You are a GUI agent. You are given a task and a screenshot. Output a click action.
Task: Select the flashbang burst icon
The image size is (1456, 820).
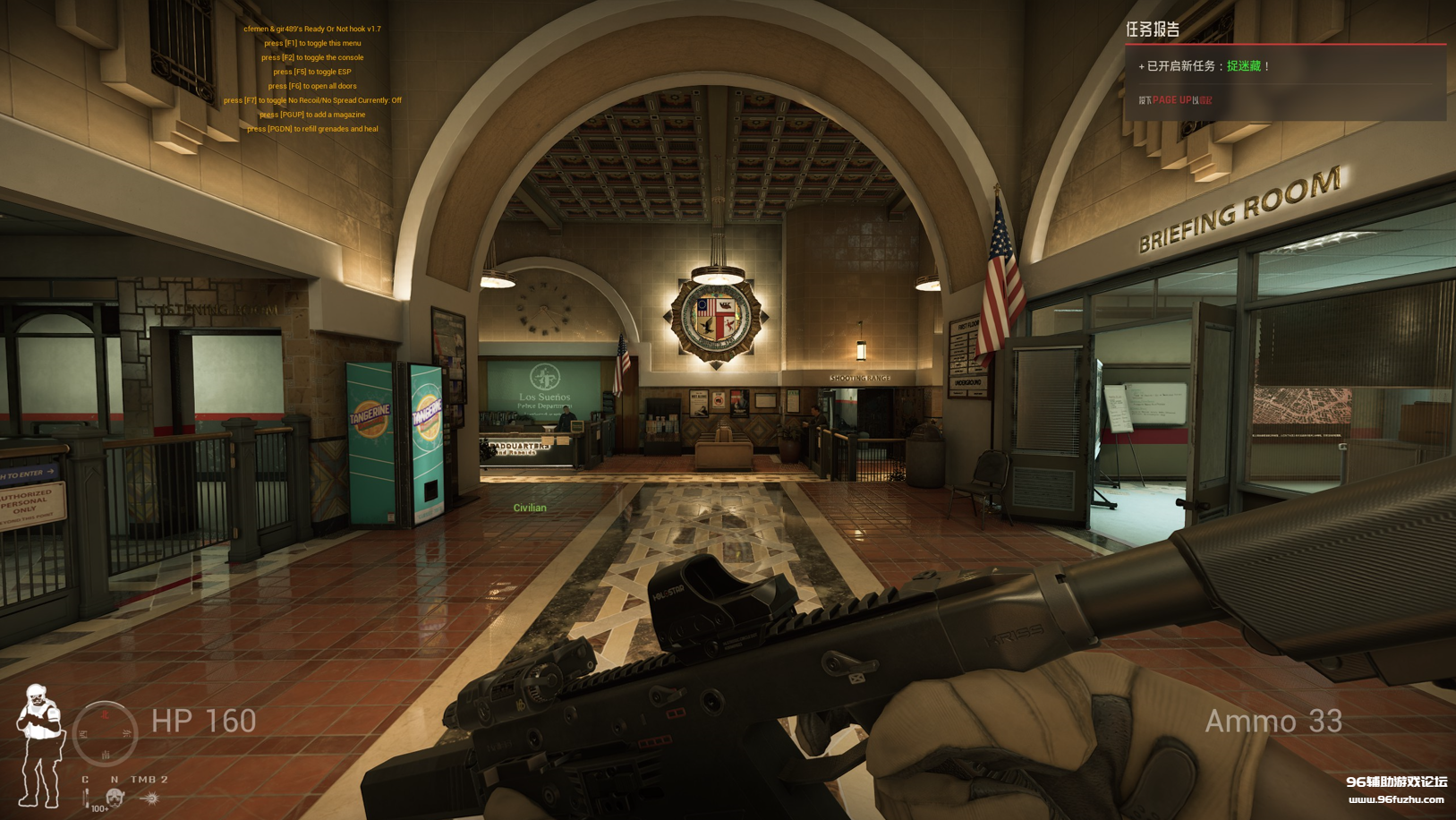click(x=150, y=797)
